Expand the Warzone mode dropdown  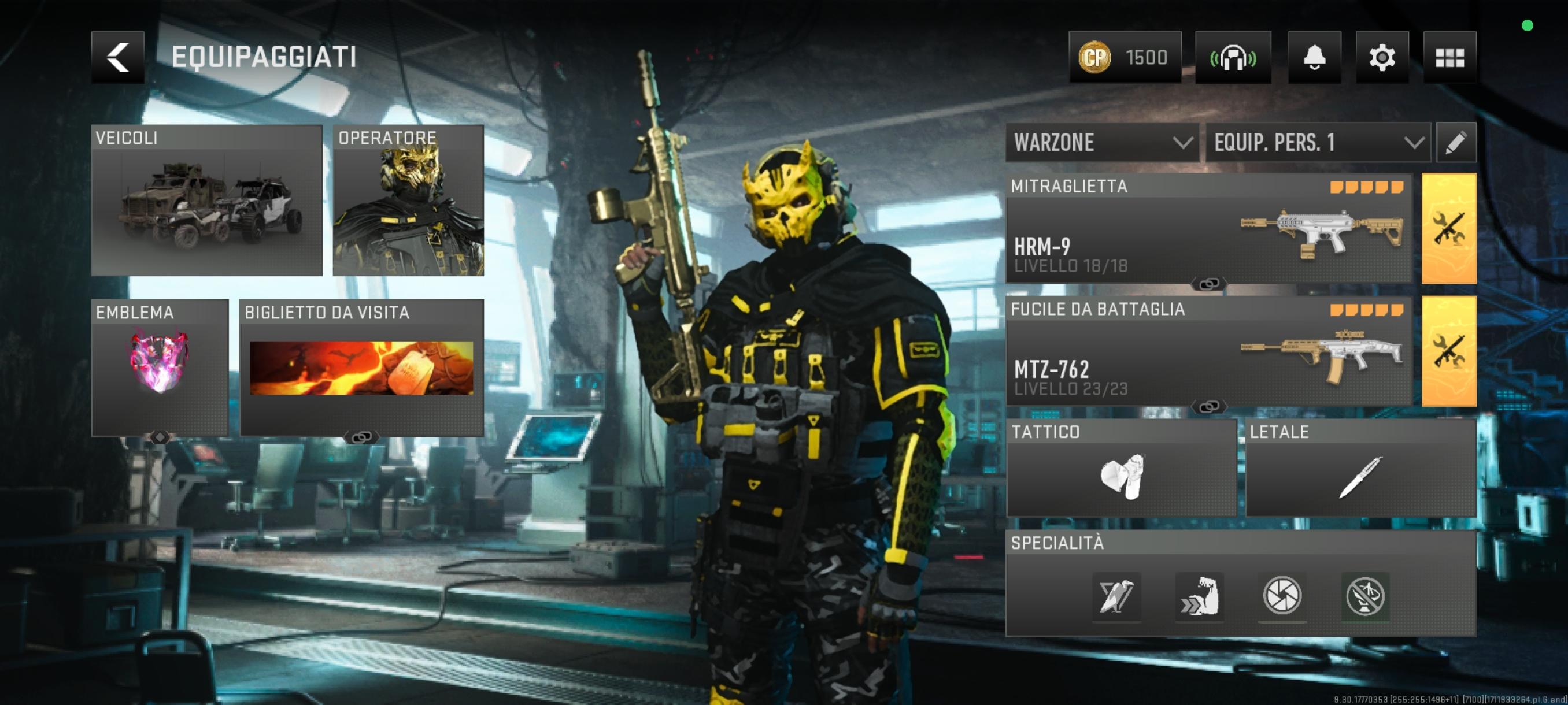pos(1102,142)
